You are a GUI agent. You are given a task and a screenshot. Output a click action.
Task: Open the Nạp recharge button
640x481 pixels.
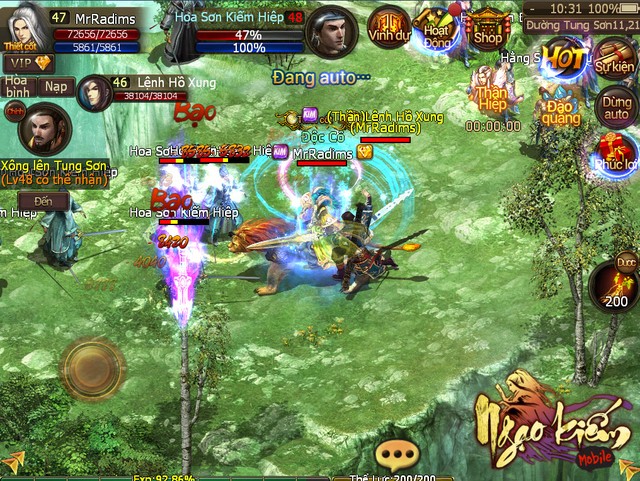tap(56, 86)
